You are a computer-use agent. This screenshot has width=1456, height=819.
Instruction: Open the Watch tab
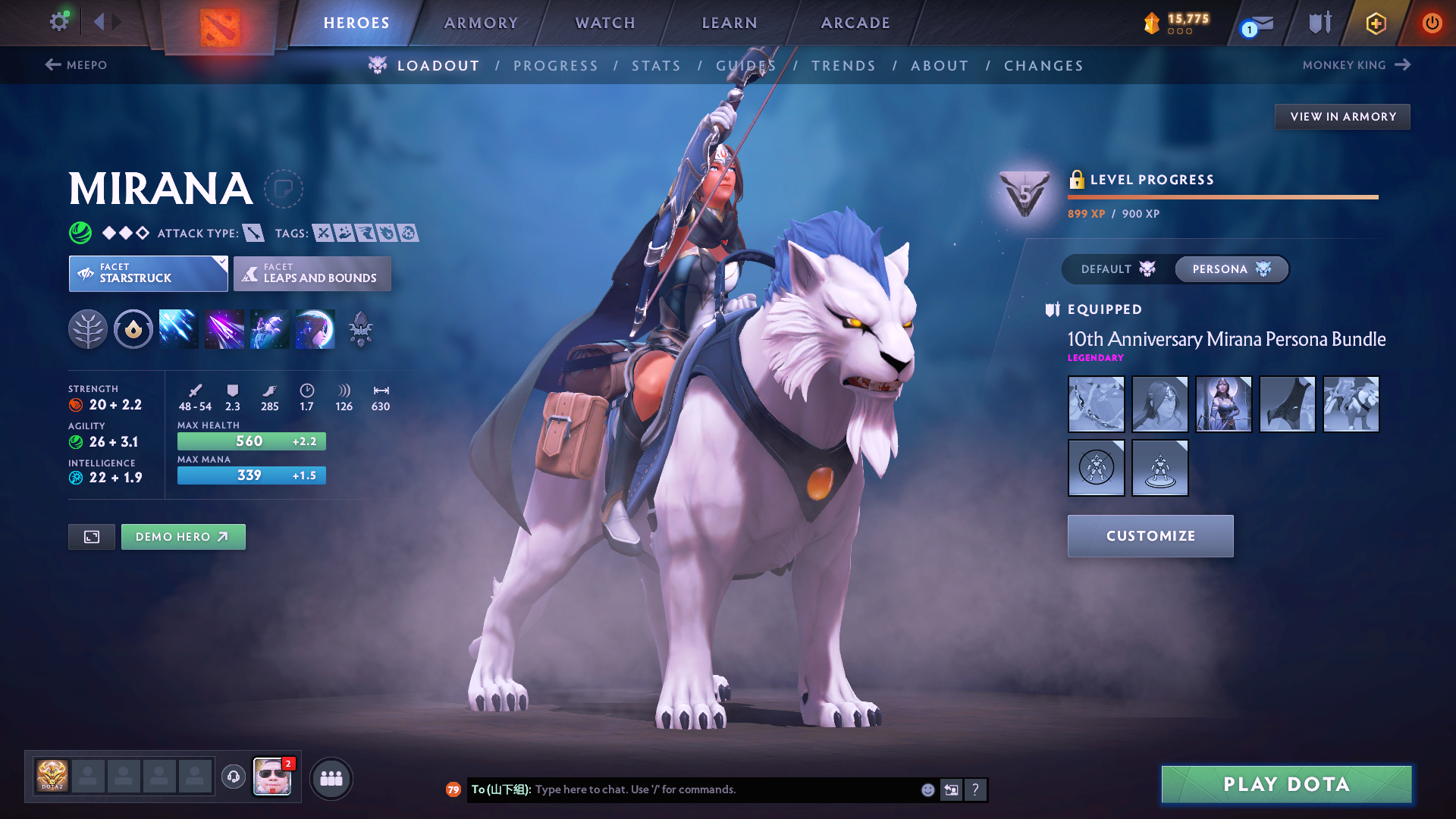click(x=605, y=23)
